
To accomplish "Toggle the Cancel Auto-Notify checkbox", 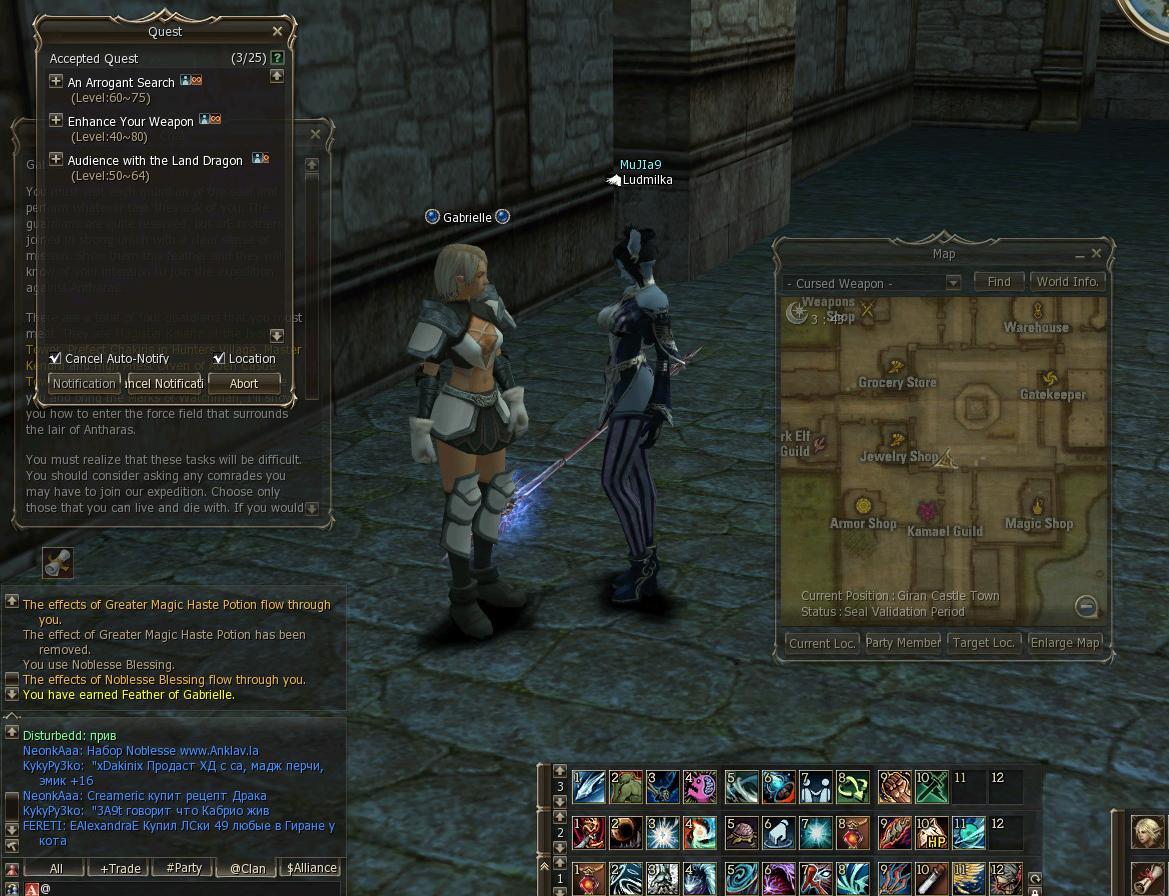I will pos(56,358).
